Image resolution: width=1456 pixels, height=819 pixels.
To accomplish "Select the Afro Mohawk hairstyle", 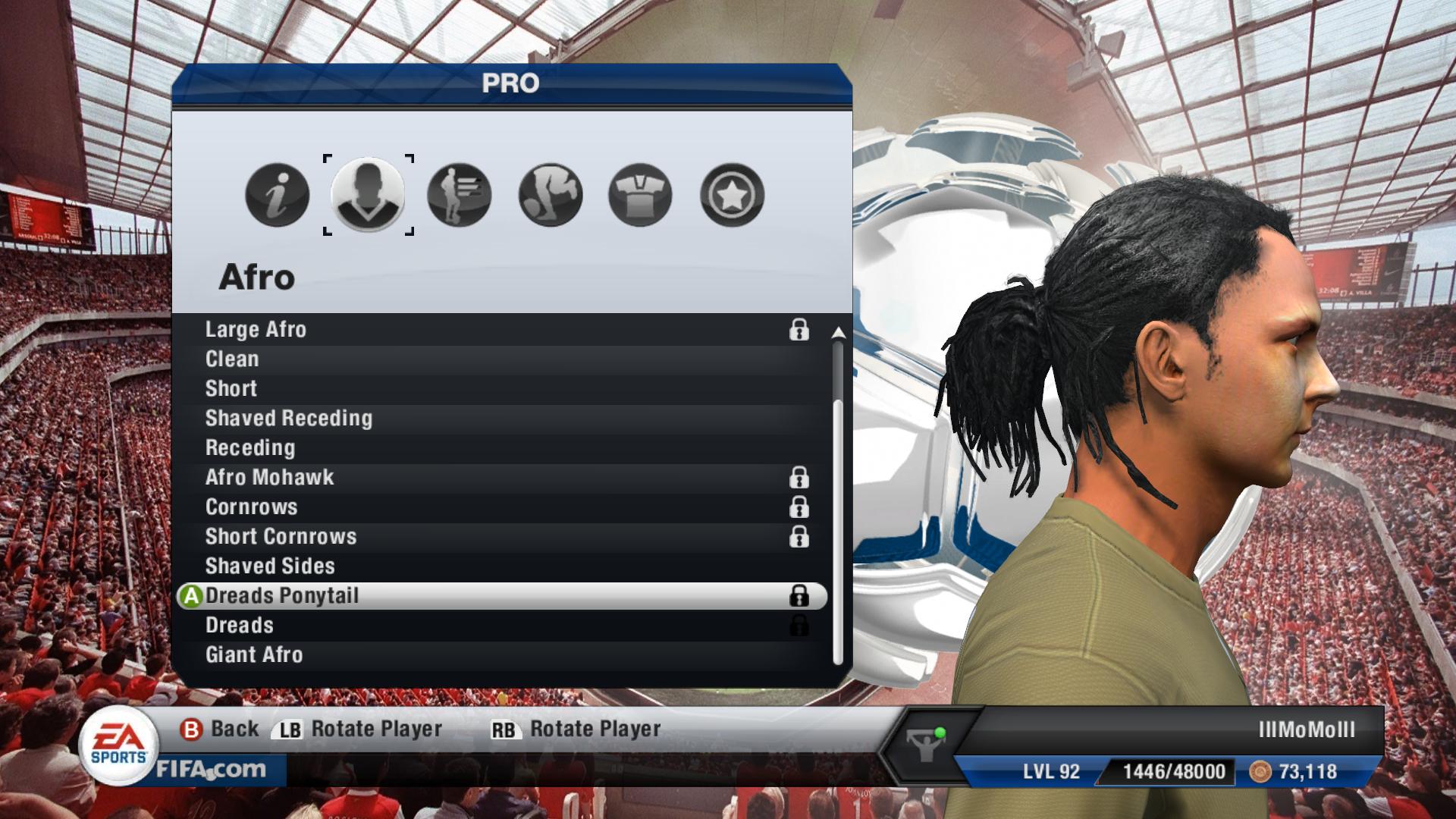I will coord(270,478).
